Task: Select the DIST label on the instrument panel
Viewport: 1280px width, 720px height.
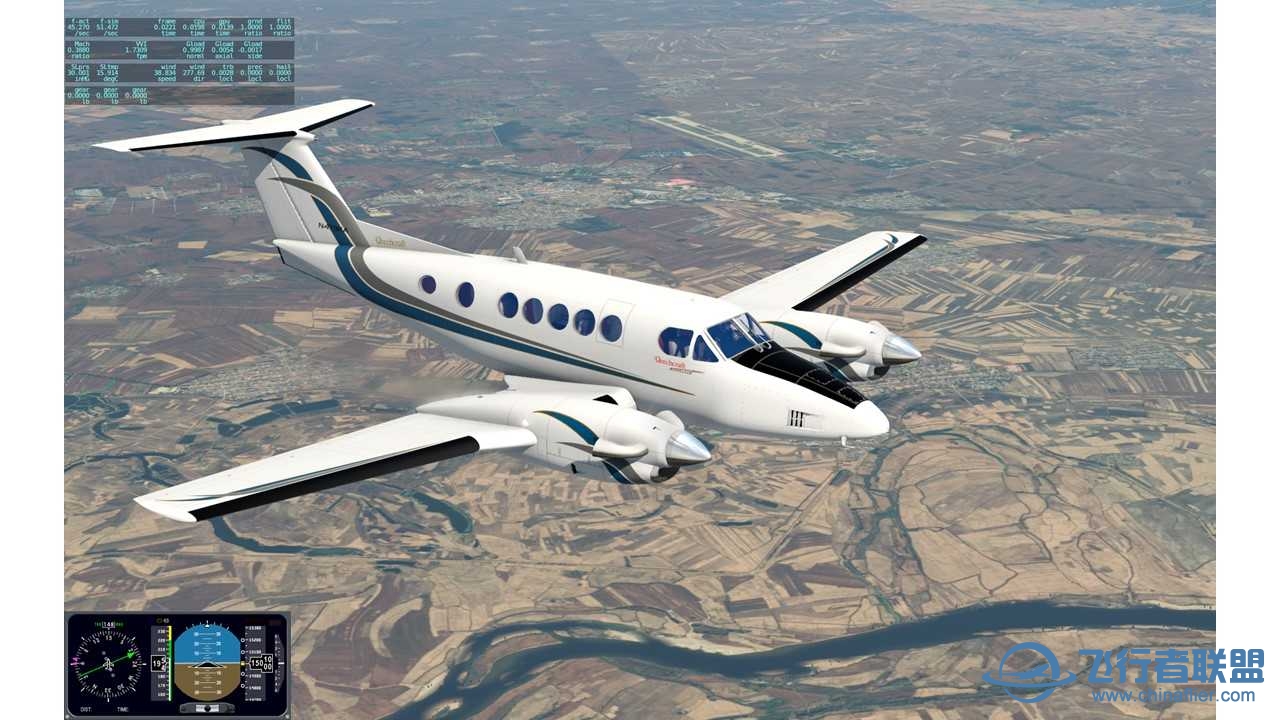Action: click(84, 707)
